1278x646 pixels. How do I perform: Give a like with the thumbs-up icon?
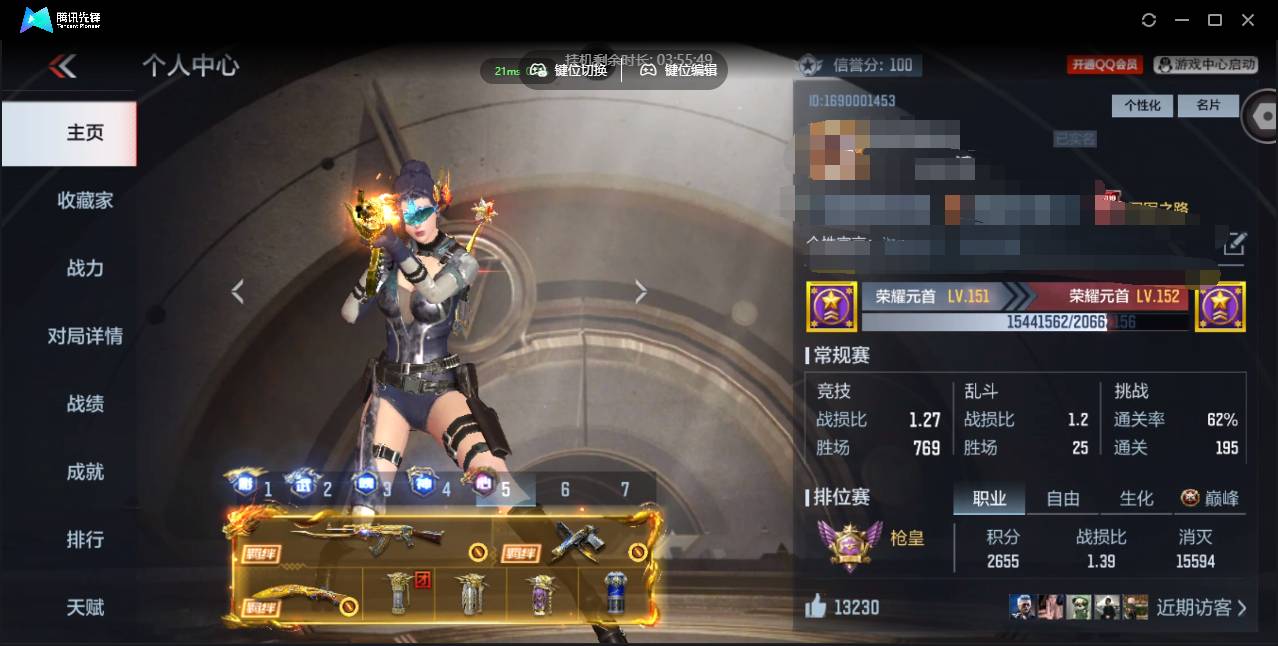(816, 607)
